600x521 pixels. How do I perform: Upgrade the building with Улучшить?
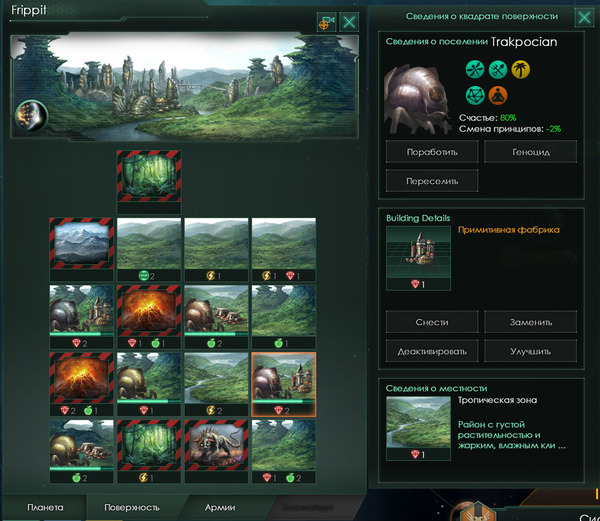pos(531,351)
